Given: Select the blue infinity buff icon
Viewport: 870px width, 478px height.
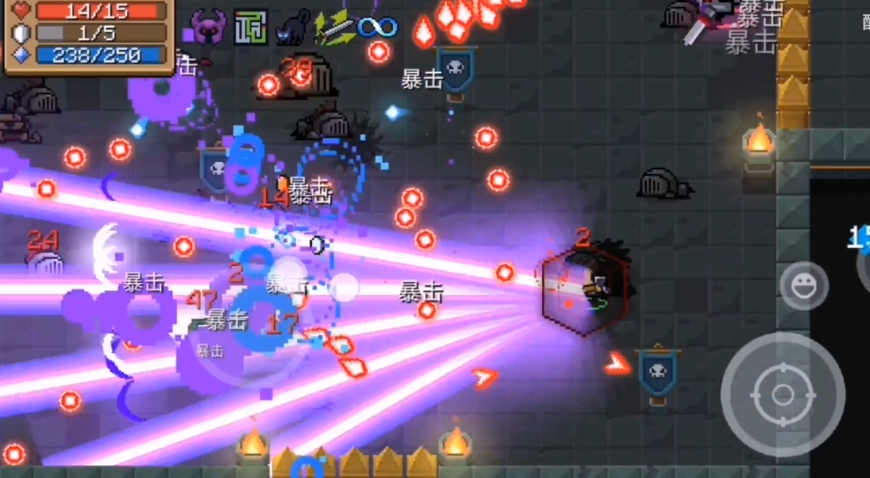Looking at the screenshot, I should (377, 27).
